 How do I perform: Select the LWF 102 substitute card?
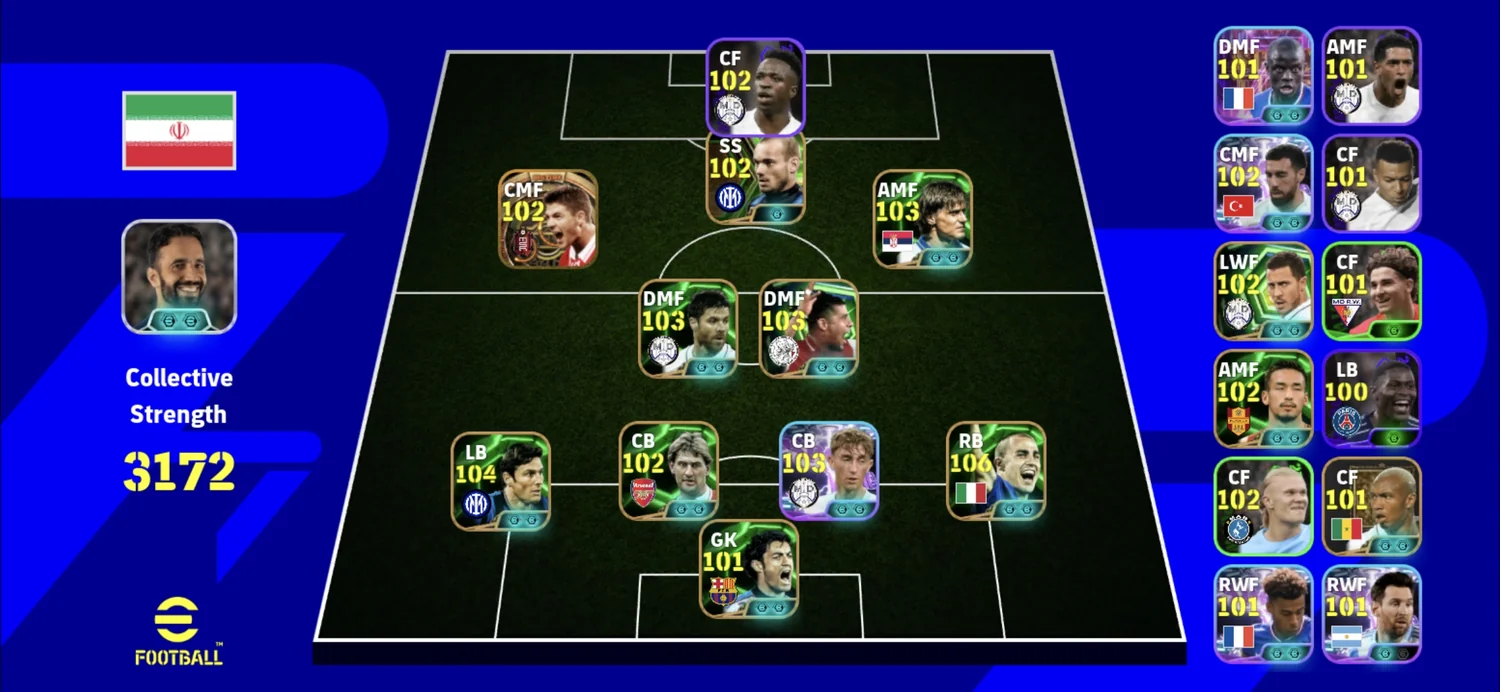pos(1263,291)
